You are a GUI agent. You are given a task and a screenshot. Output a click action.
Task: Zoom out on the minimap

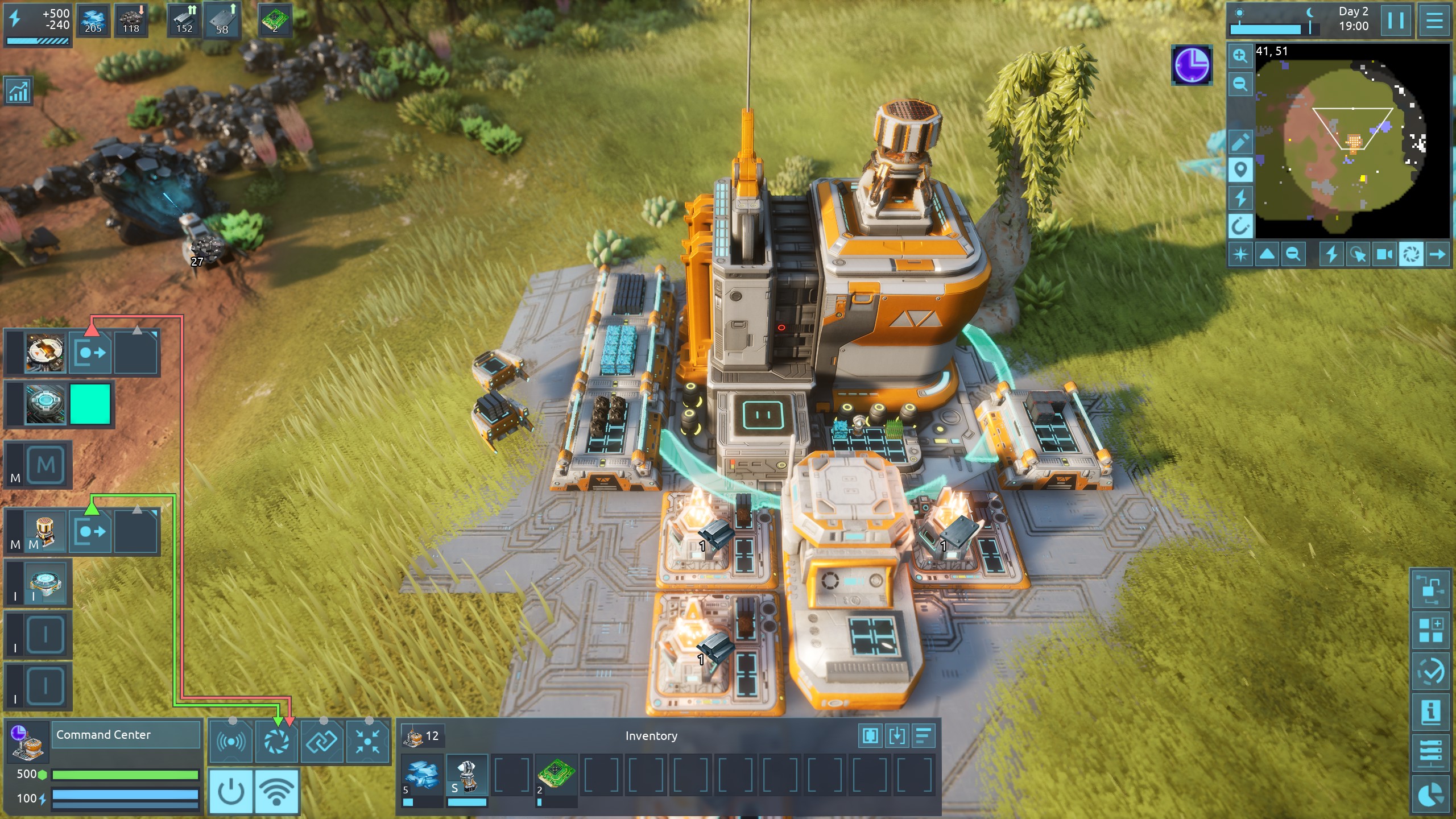(x=1240, y=84)
